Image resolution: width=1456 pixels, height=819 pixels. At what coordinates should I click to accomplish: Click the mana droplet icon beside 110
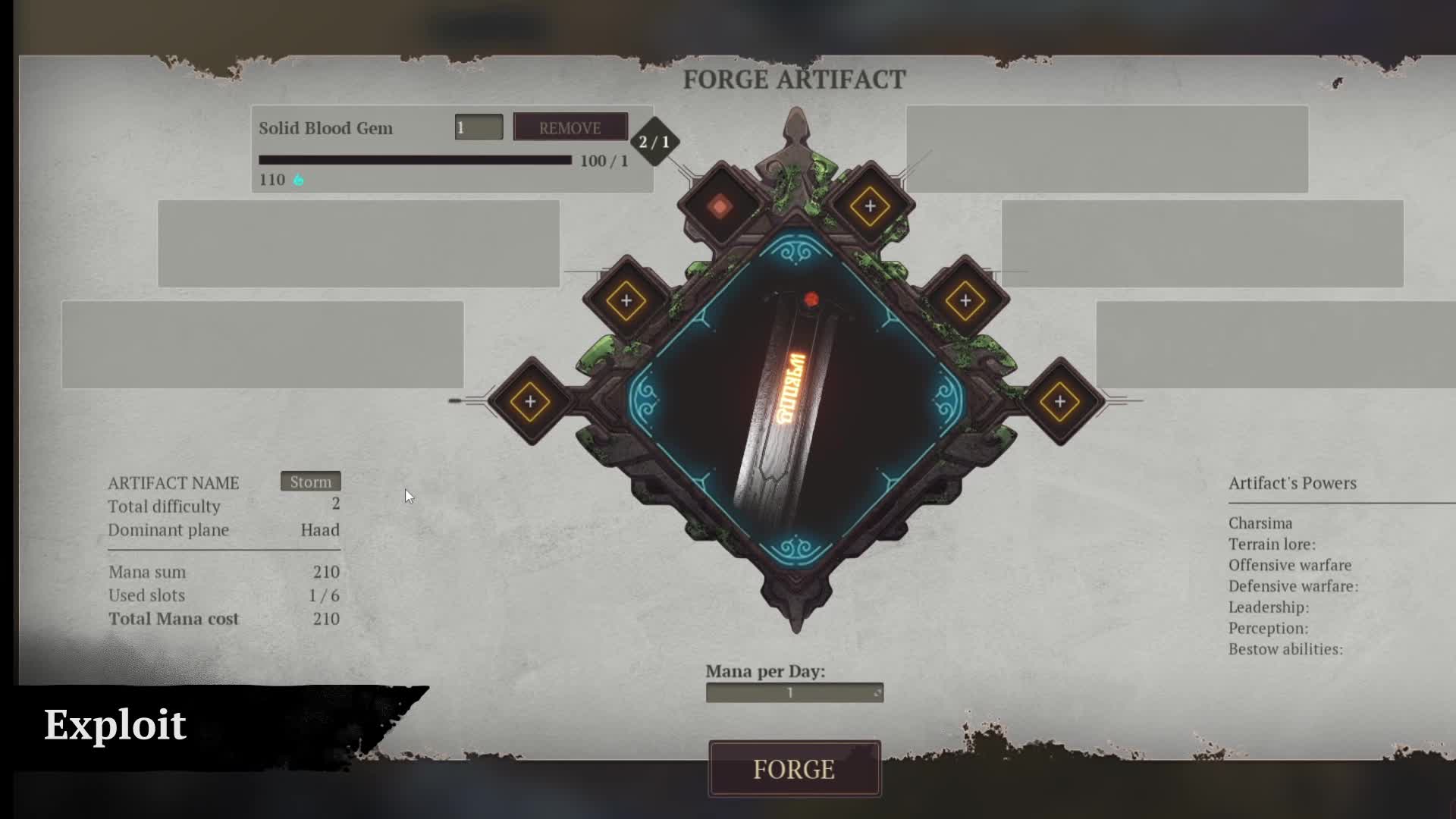tap(298, 180)
